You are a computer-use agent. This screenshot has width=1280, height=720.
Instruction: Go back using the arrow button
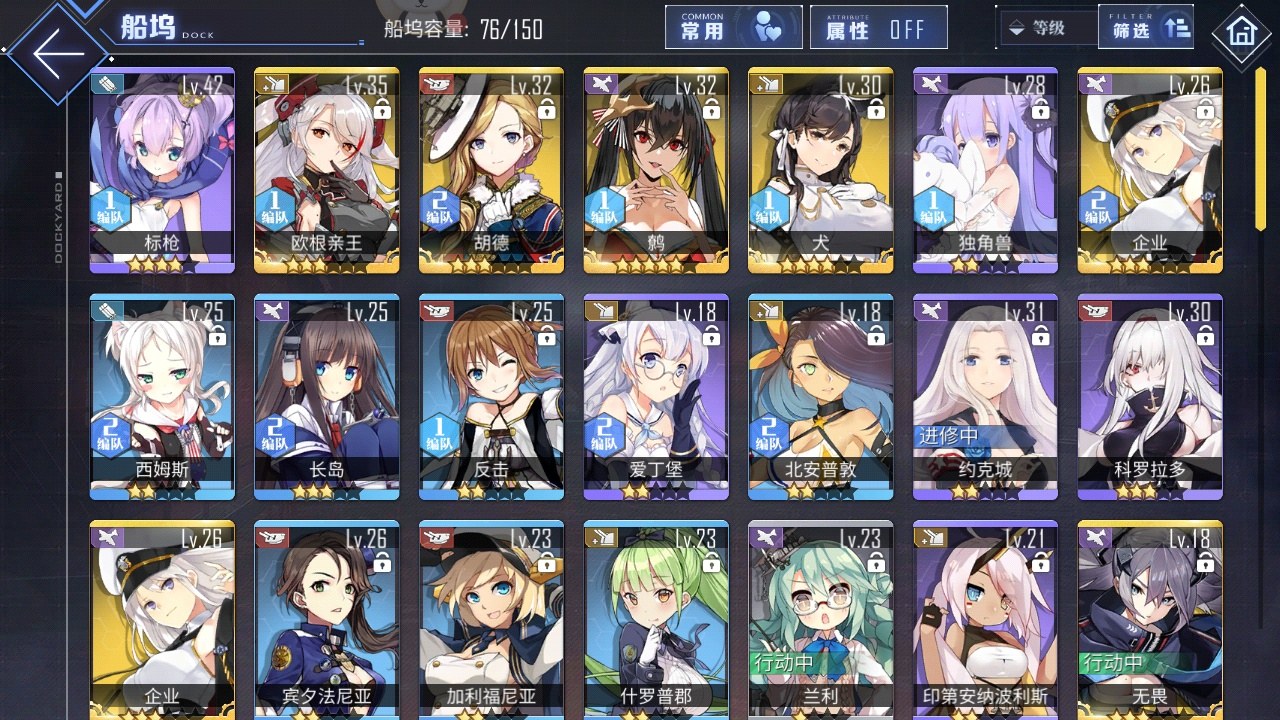pyautogui.click(x=58, y=53)
